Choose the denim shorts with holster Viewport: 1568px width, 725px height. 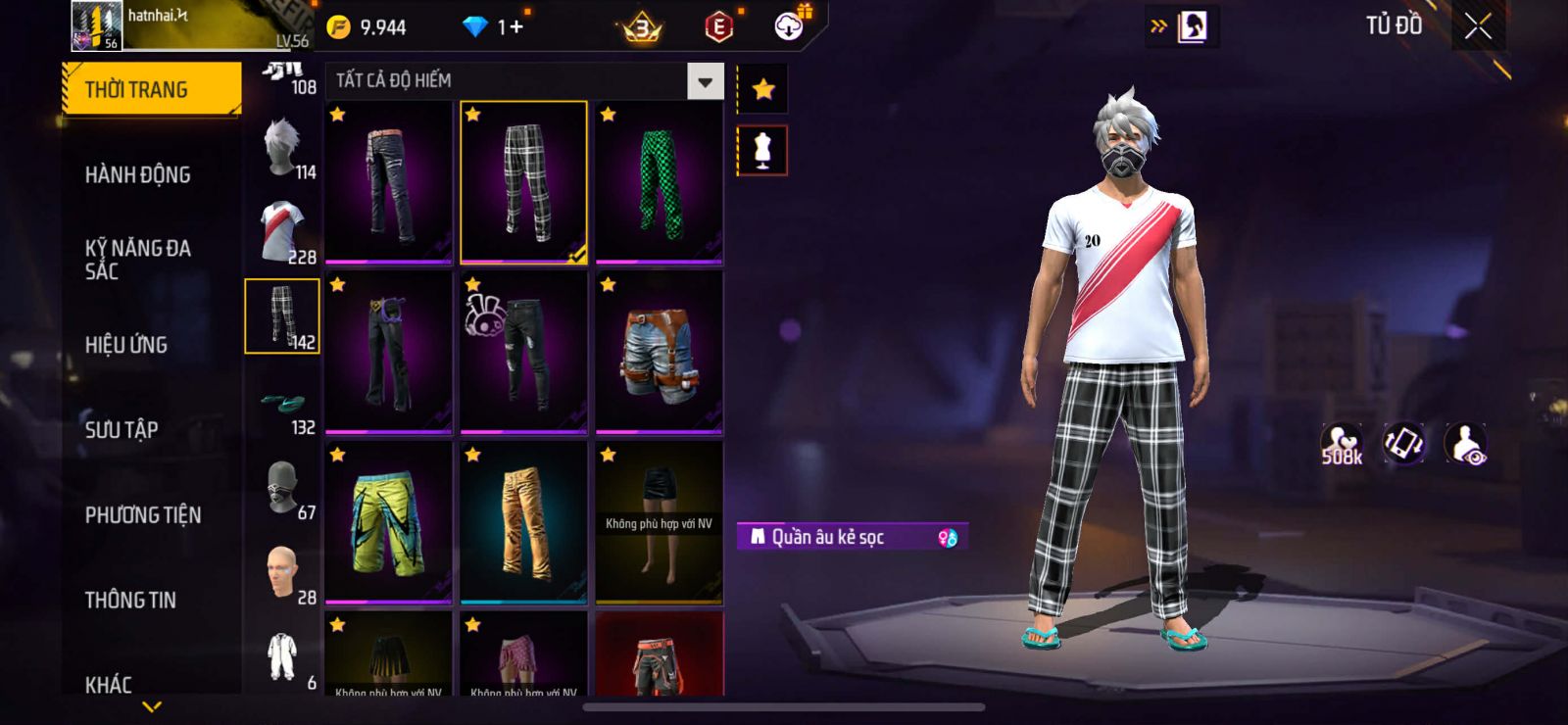(x=659, y=354)
